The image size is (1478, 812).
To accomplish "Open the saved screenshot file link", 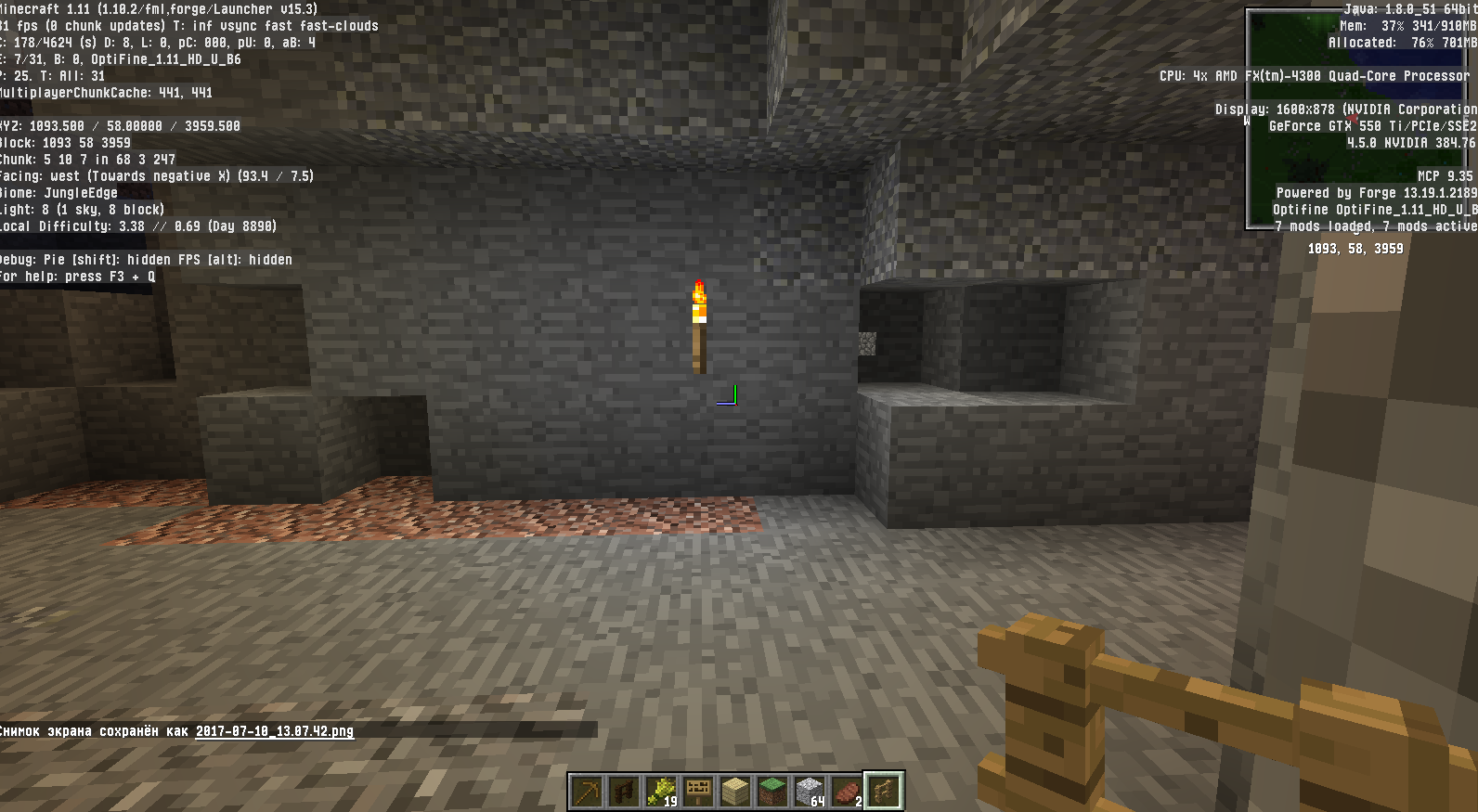I will [x=274, y=731].
